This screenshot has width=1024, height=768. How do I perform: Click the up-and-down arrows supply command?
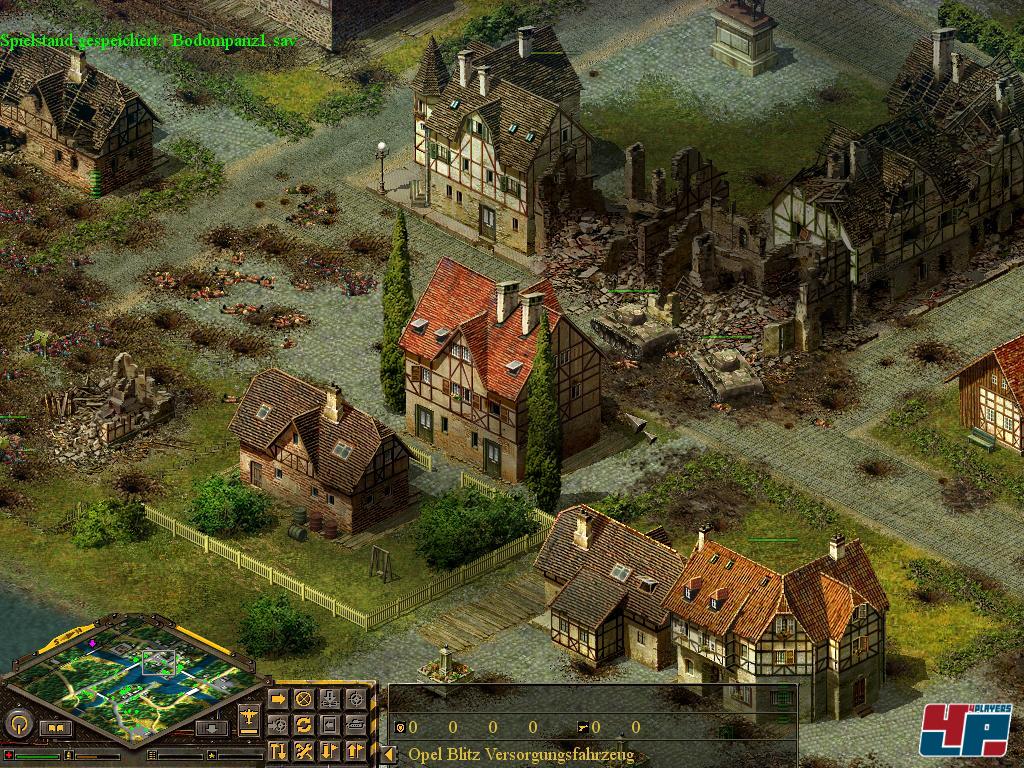278,749
